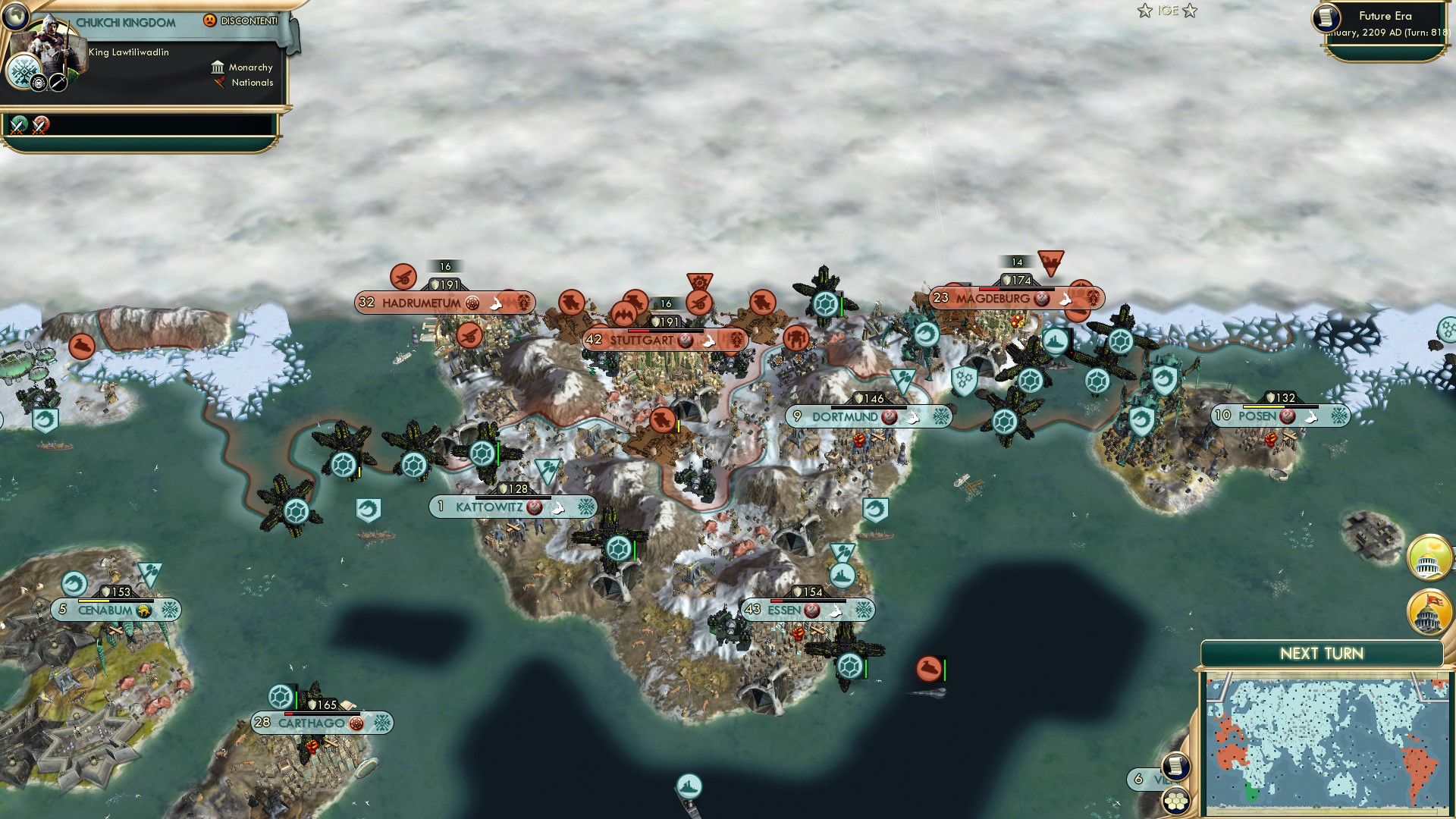Open the scroll icon next to Future Era
The image size is (1456, 819).
point(1326,17)
